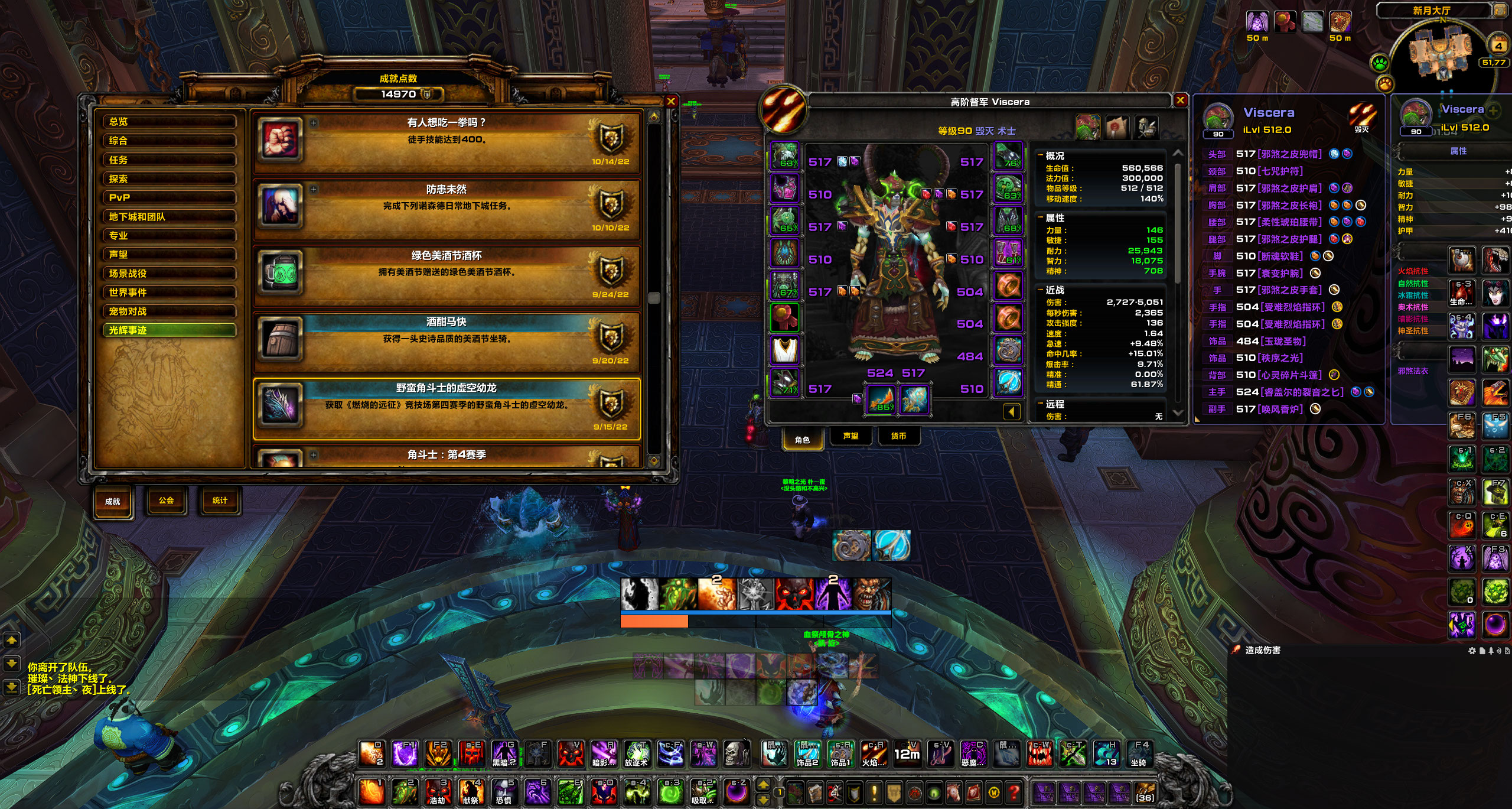This screenshot has width=1512, height=809.
Task: Switch to the 统计 statistics tab
Action: tap(220, 501)
